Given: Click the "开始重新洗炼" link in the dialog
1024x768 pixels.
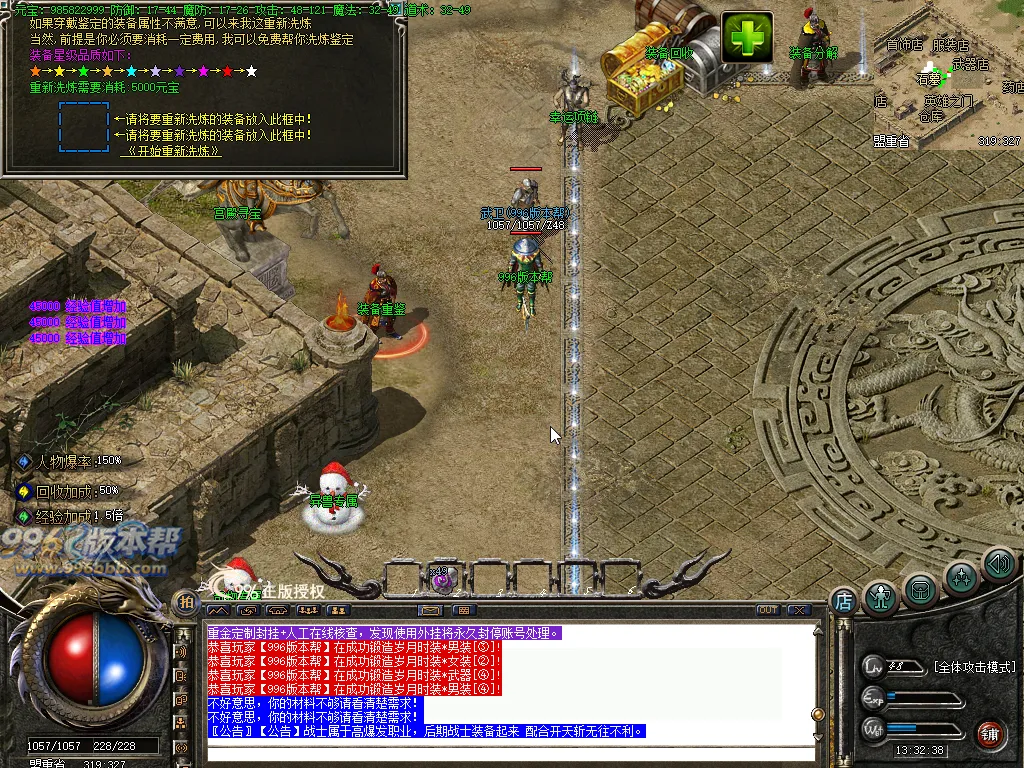Looking at the screenshot, I should click(171, 151).
